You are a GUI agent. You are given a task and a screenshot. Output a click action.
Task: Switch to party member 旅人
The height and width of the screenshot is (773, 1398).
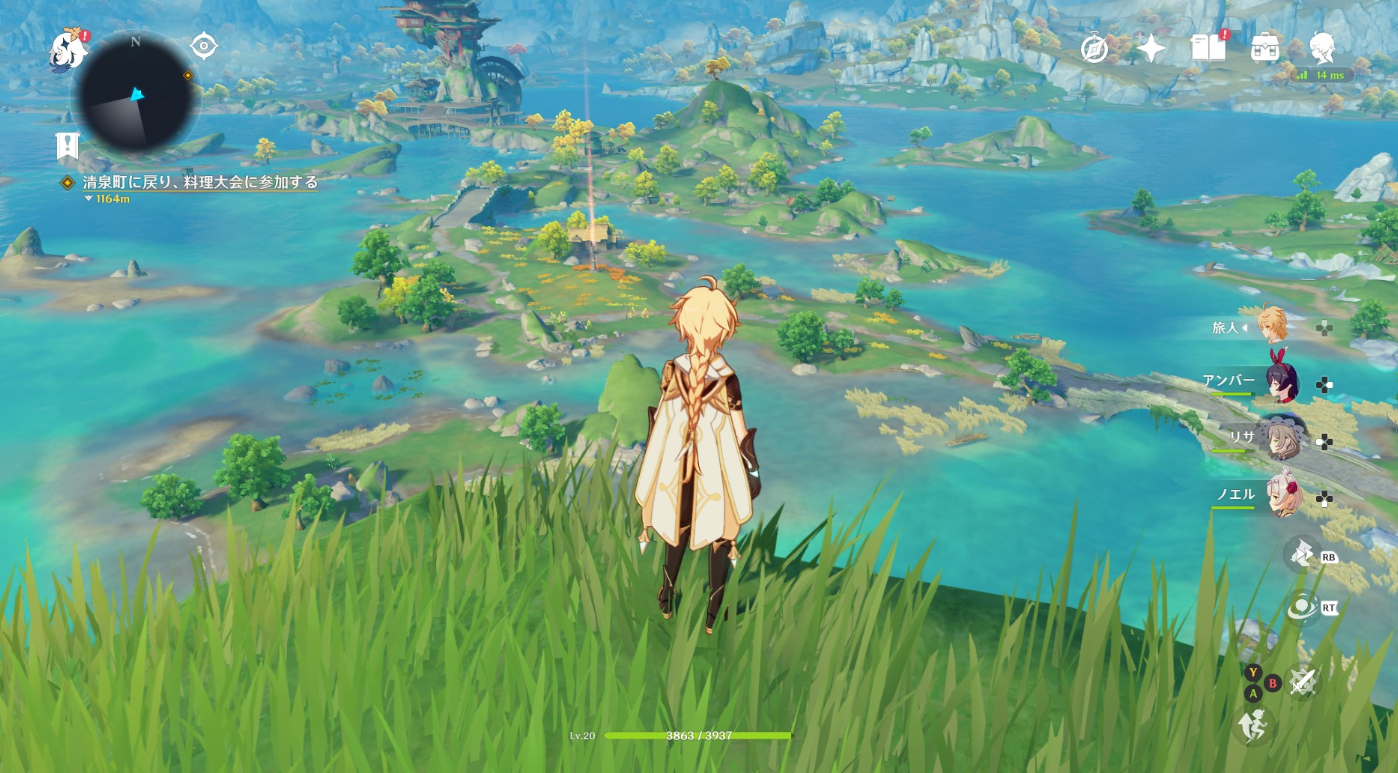pos(1272,326)
